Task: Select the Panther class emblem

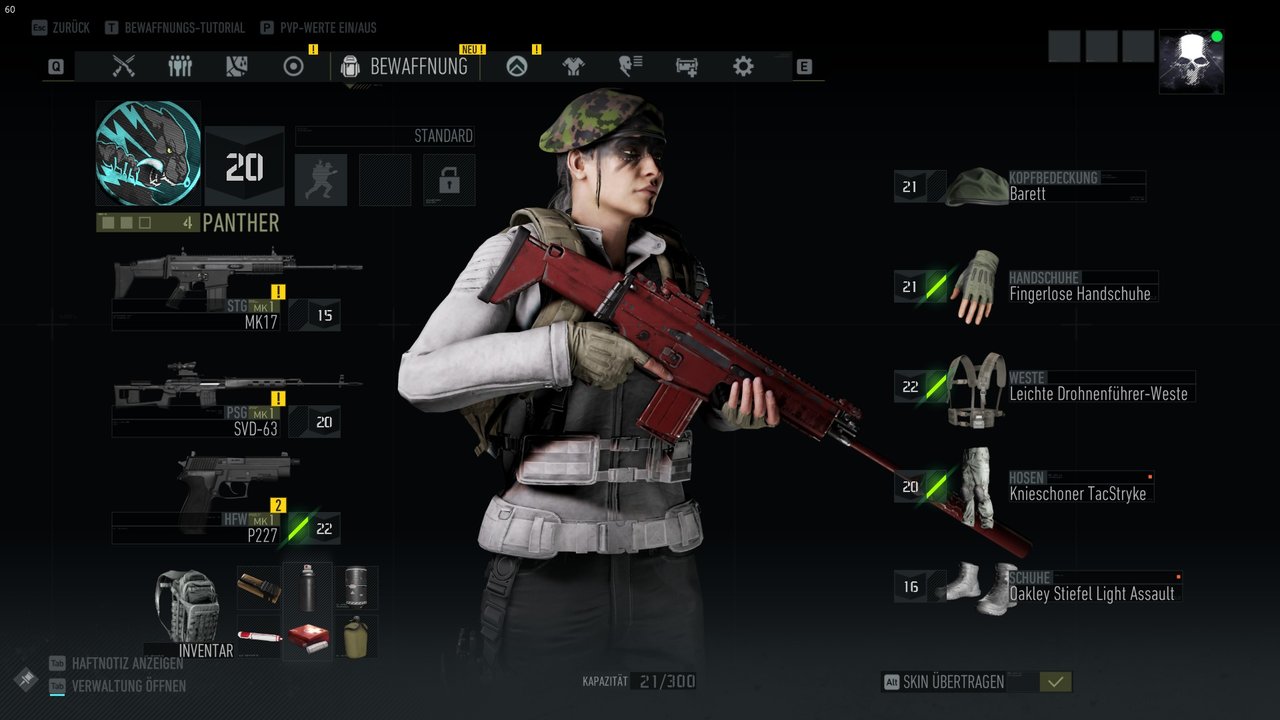Action: coord(148,153)
